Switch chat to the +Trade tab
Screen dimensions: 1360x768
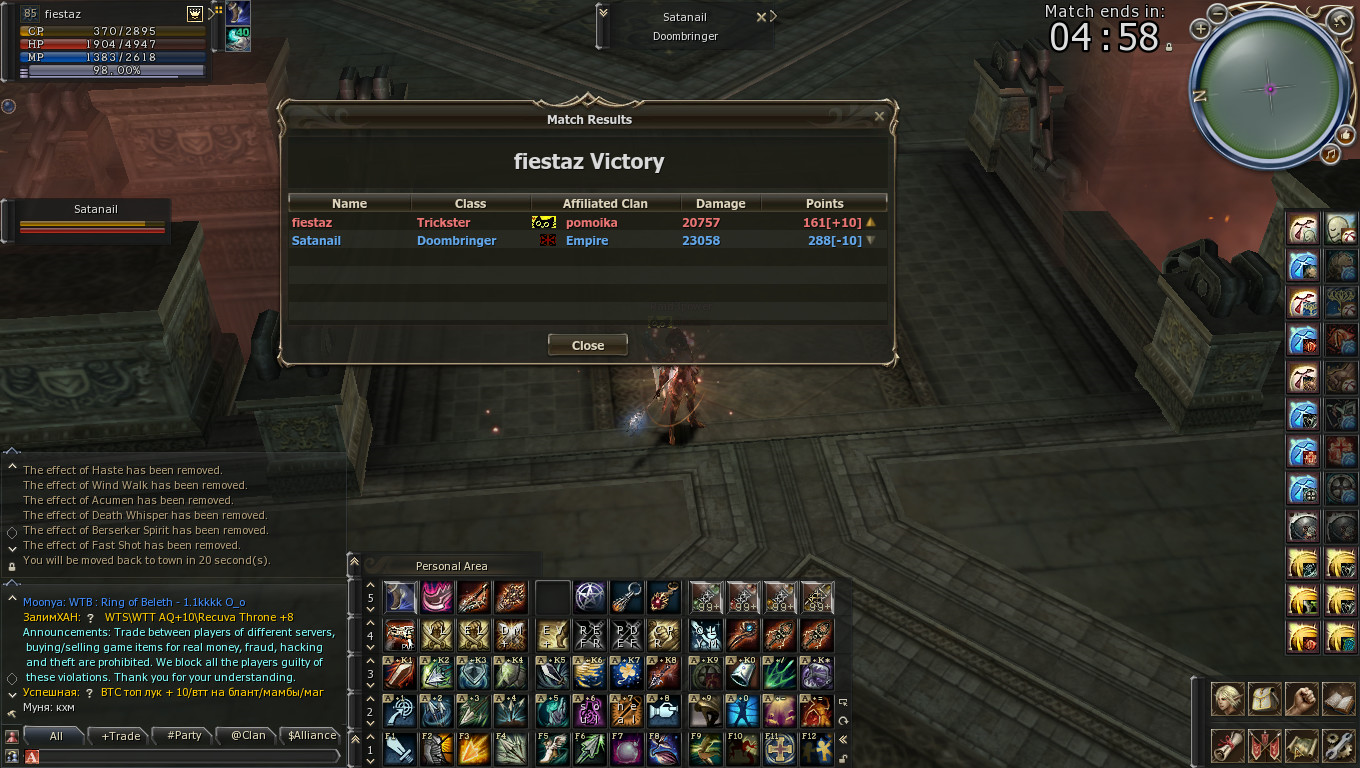pyautogui.click(x=121, y=736)
